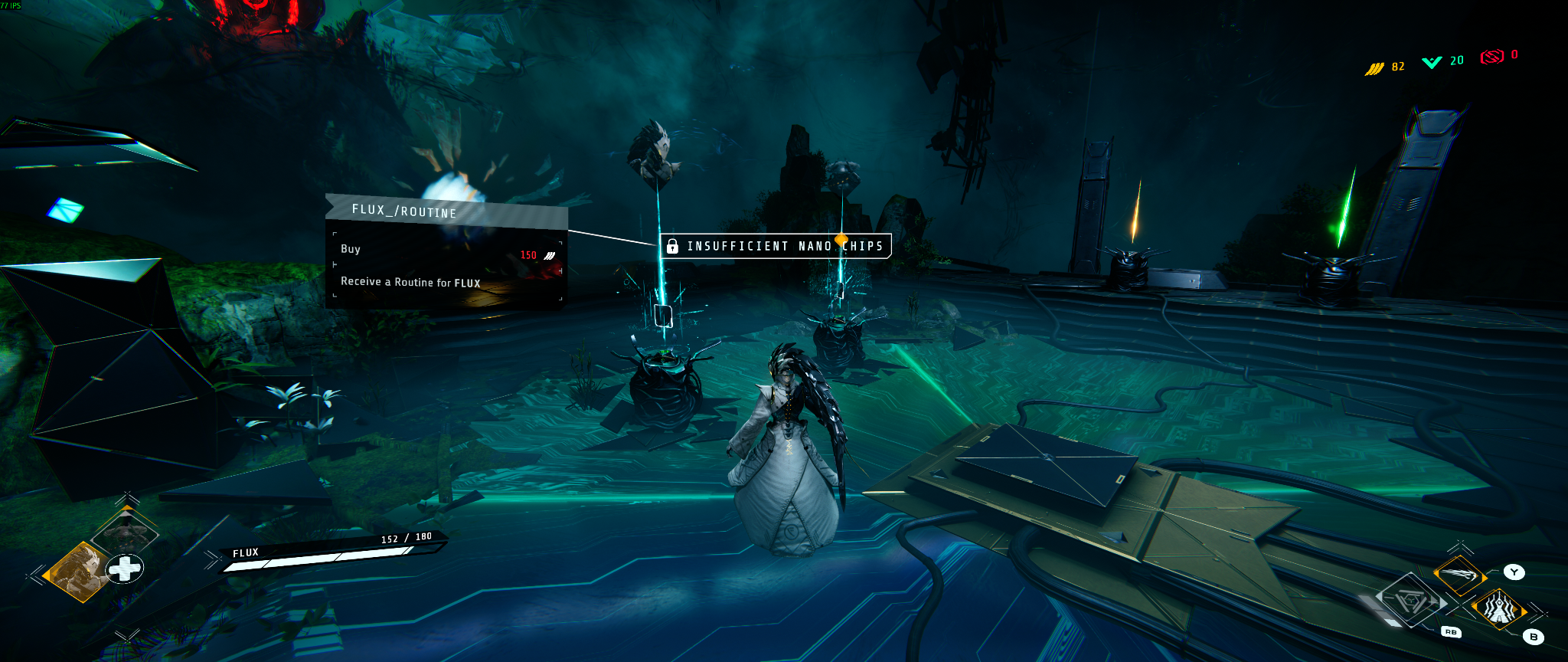
Task: Click the red hexagon currency icon
Action: [1491, 57]
